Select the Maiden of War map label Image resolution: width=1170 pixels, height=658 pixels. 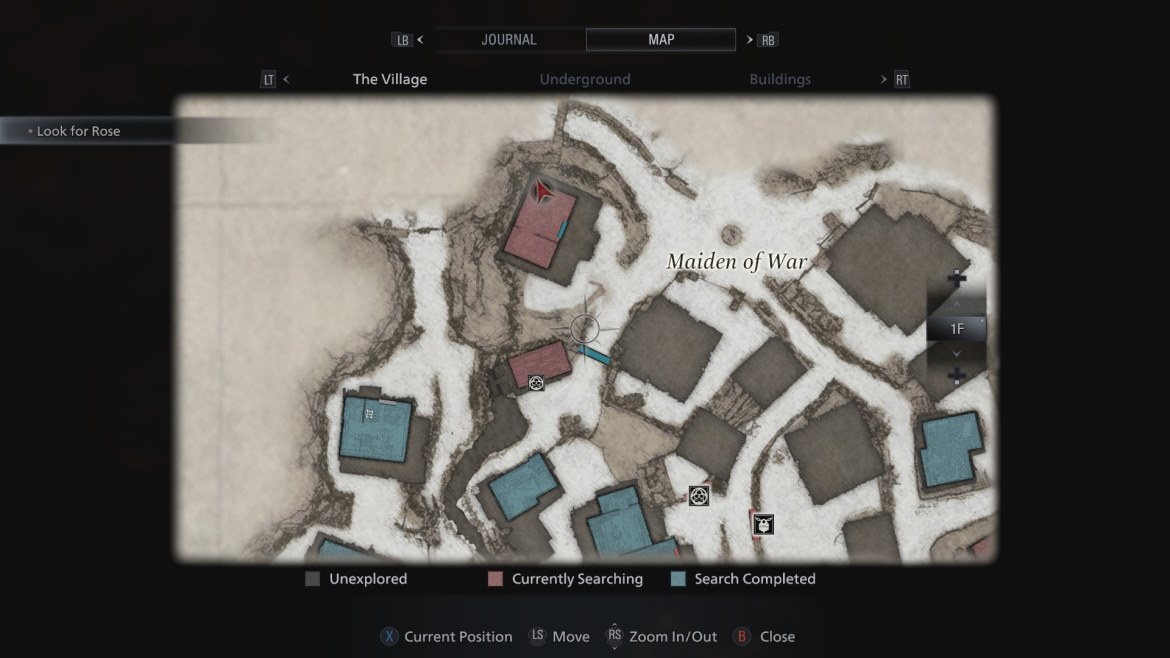737,262
